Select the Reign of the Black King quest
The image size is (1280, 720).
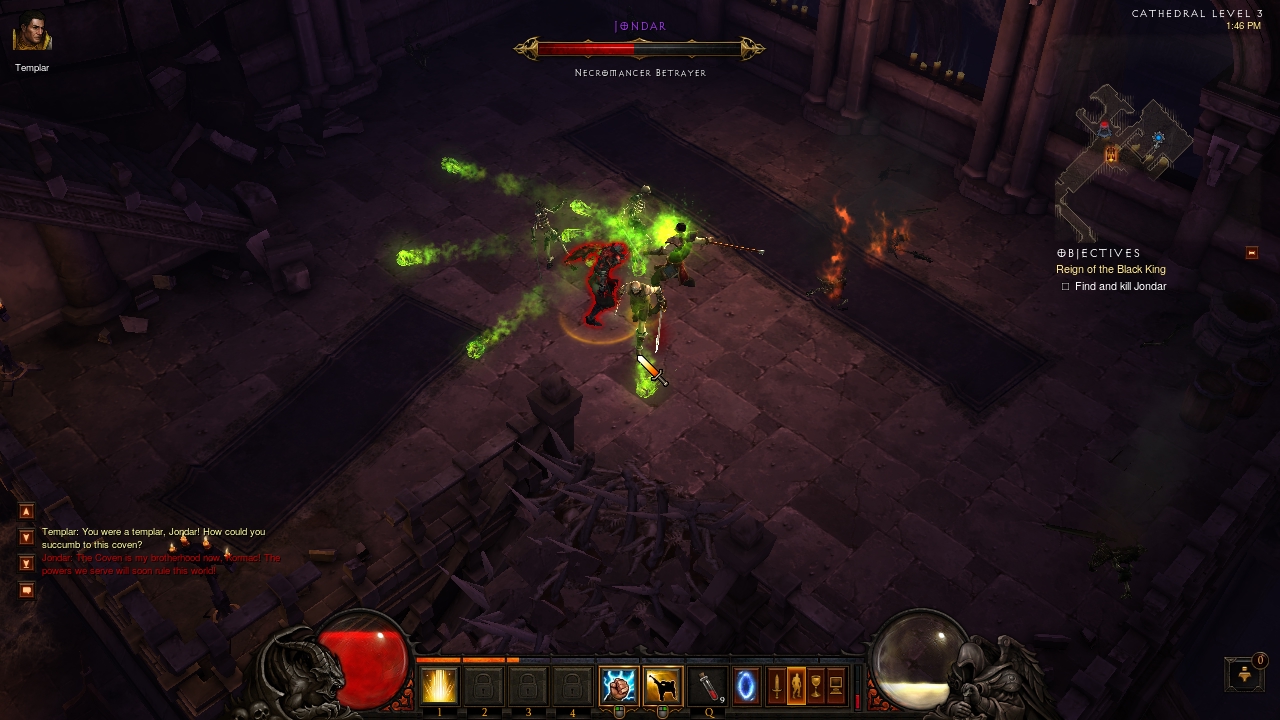(1110, 270)
